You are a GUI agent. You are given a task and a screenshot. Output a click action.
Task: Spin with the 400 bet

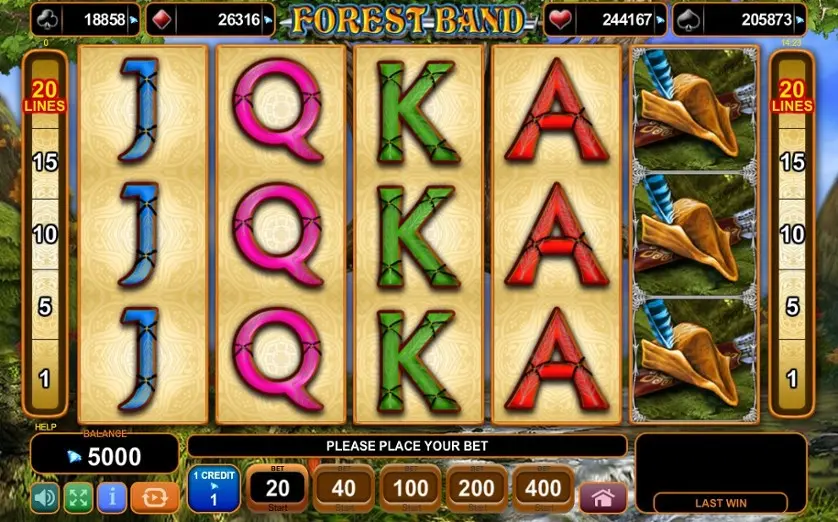[x=543, y=488]
